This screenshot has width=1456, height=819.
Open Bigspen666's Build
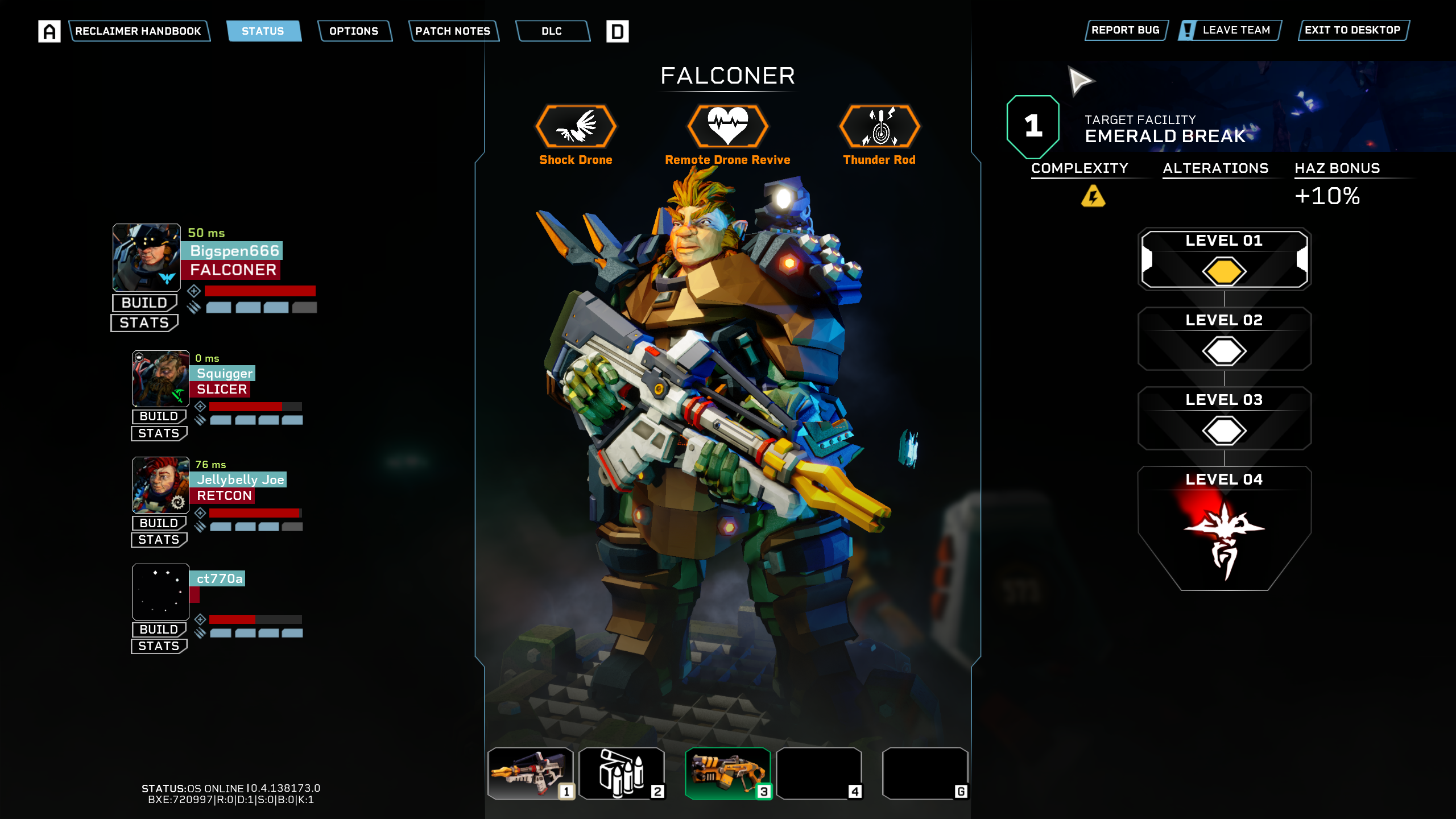[x=144, y=303]
